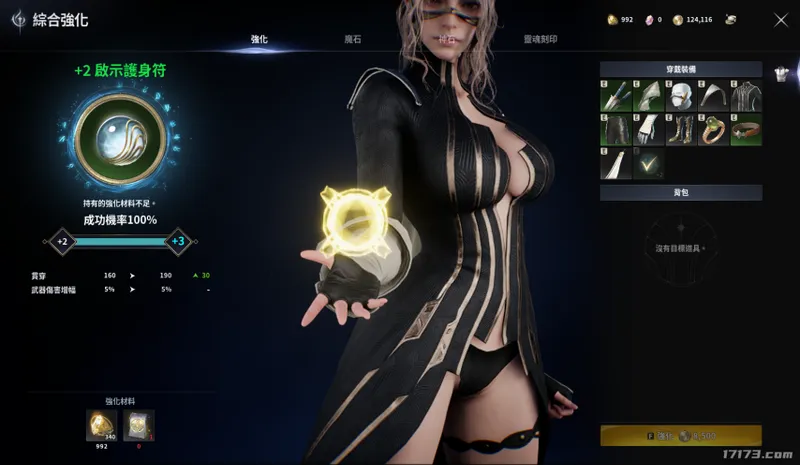
Task: Select the grey shoulder pauldron slot
Action: [x=648, y=97]
